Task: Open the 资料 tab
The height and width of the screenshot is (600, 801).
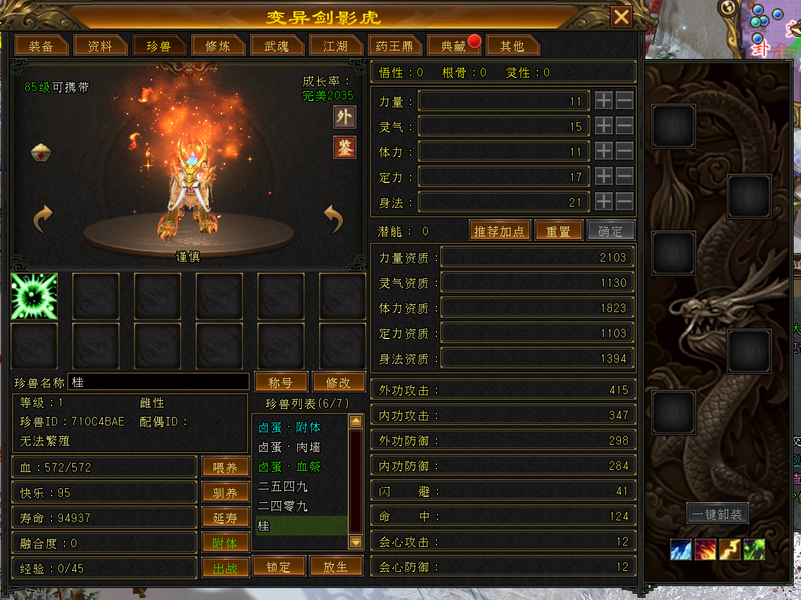Action: 100,46
